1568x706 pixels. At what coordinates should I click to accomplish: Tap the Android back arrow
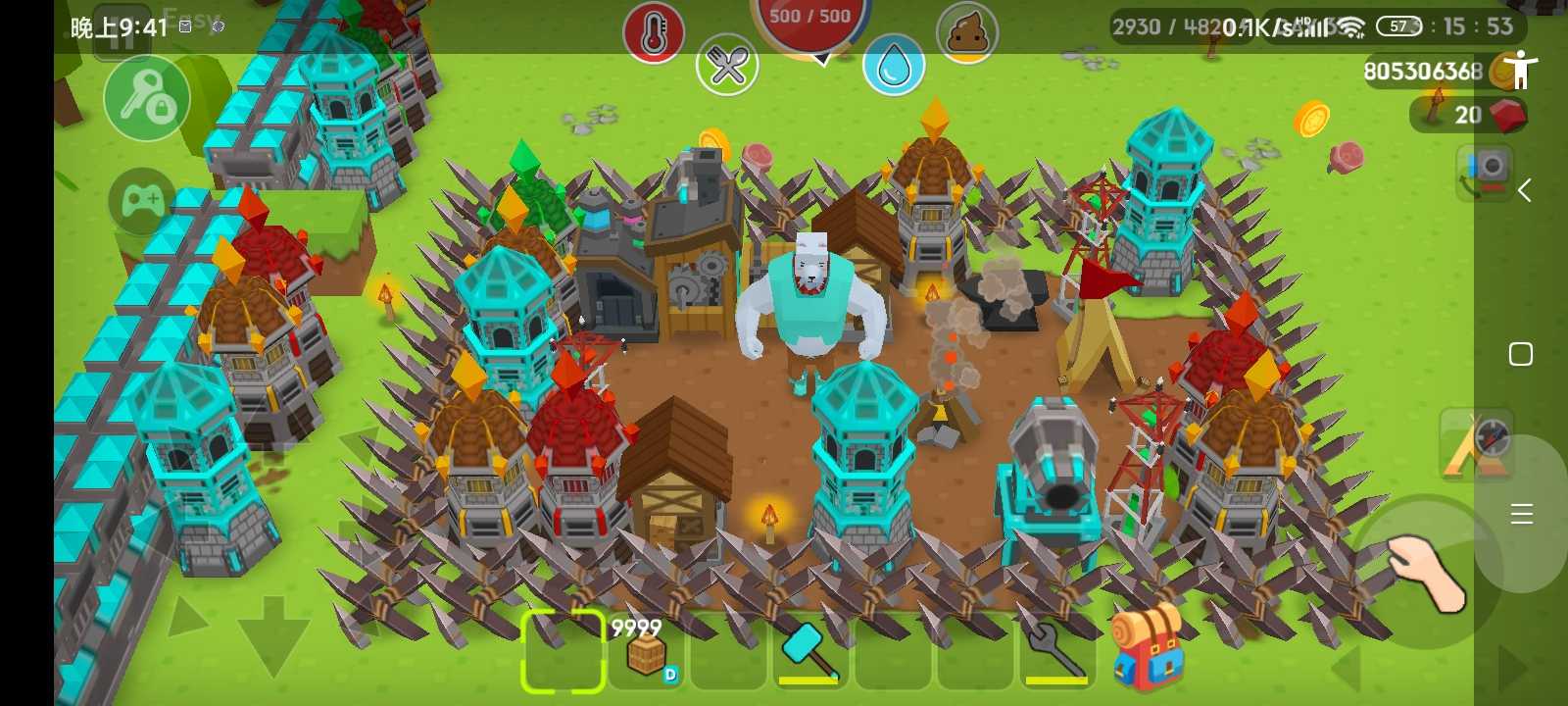(x=1524, y=190)
